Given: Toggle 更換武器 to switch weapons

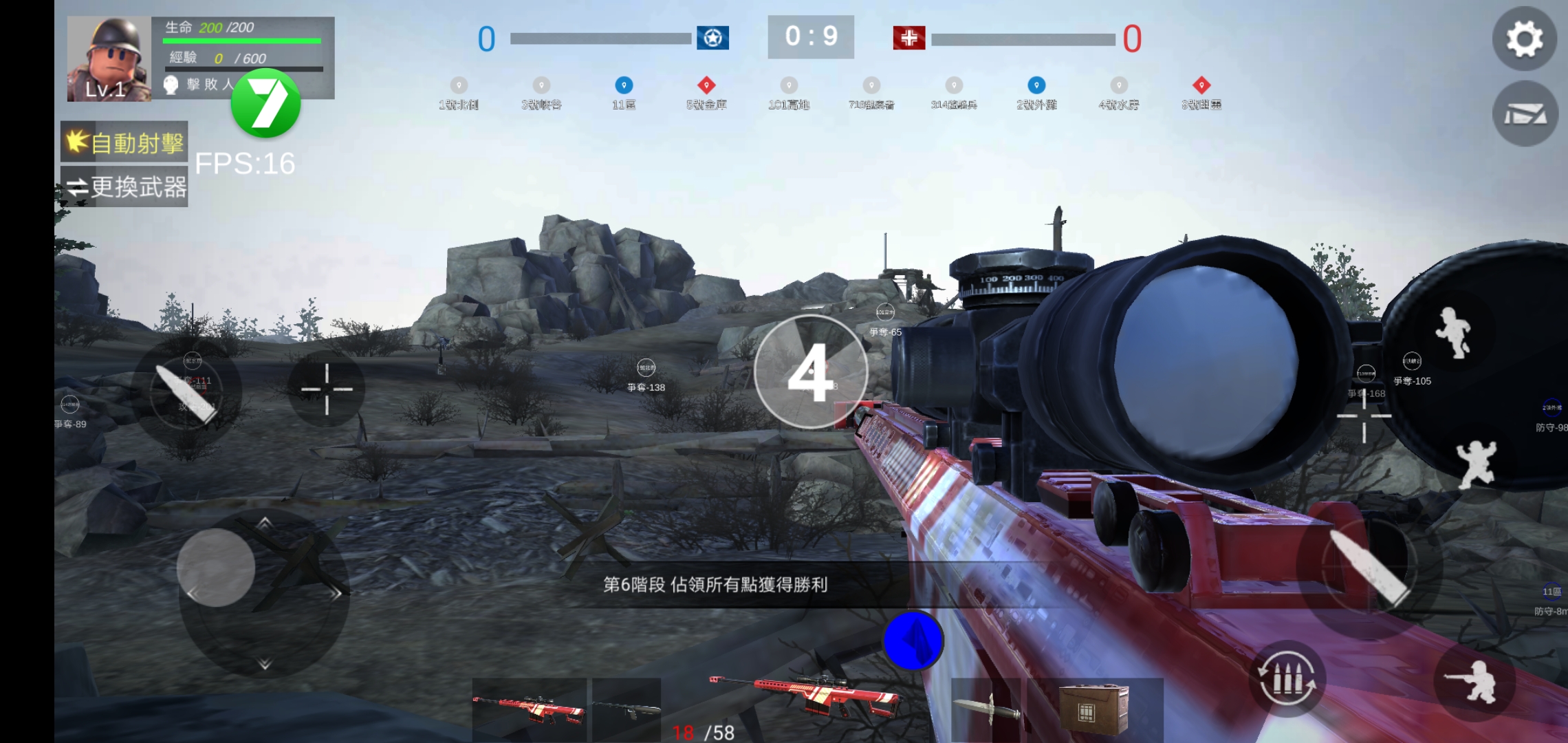Looking at the screenshot, I should point(124,187).
